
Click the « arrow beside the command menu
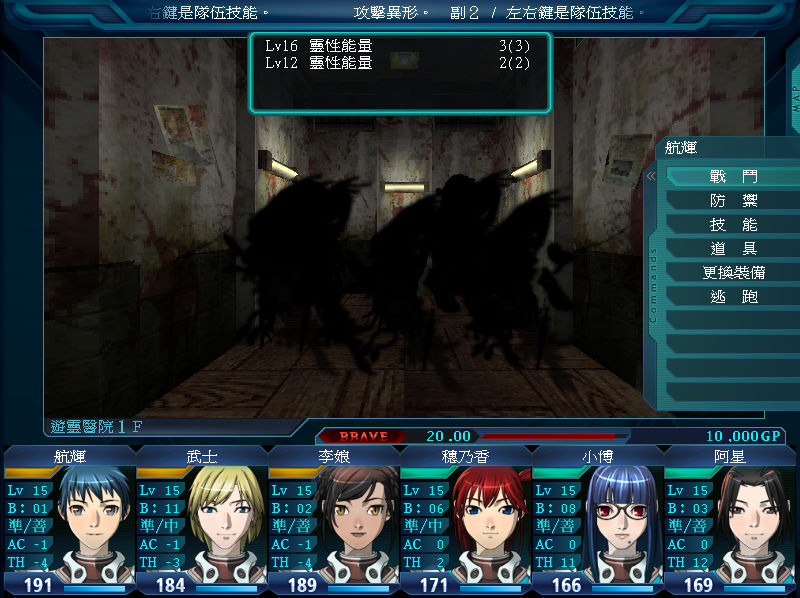click(x=650, y=176)
